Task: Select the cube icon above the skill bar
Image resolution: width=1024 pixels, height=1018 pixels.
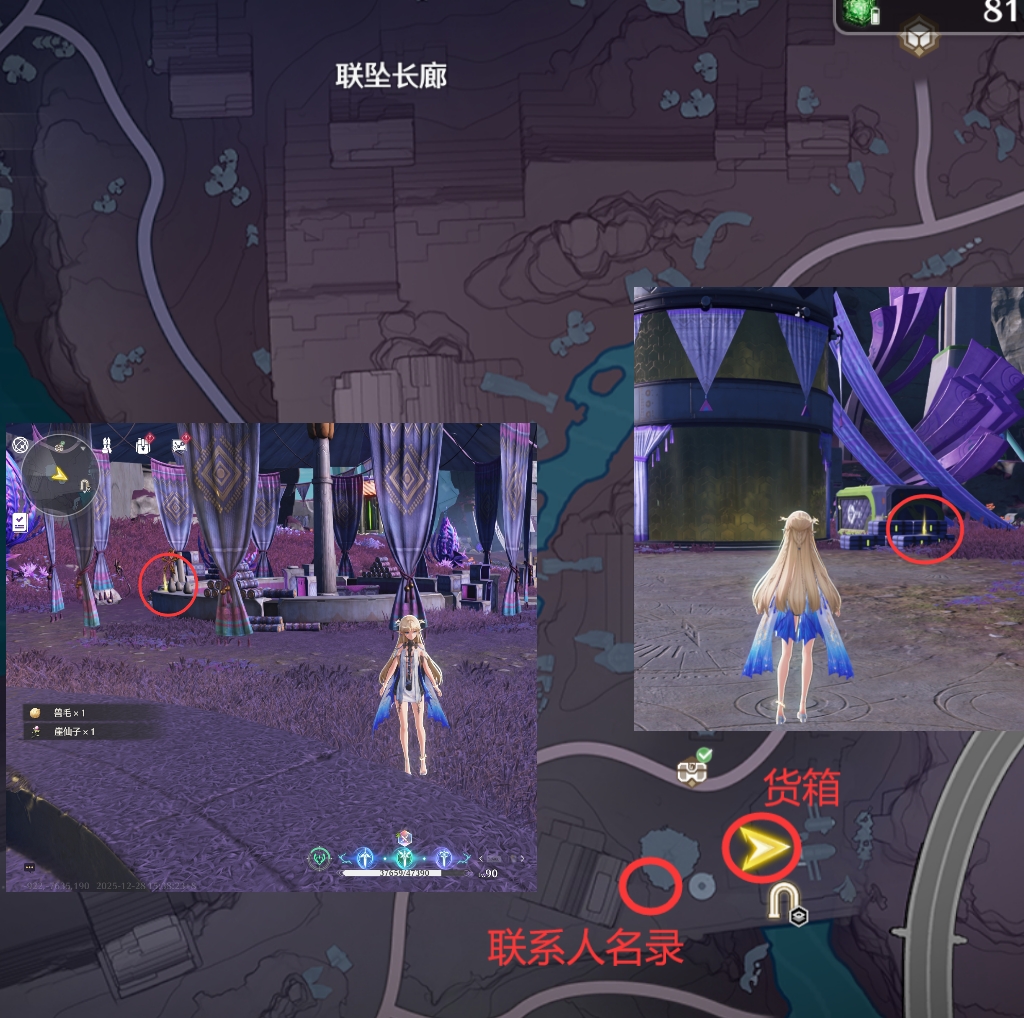Action: (x=404, y=837)
